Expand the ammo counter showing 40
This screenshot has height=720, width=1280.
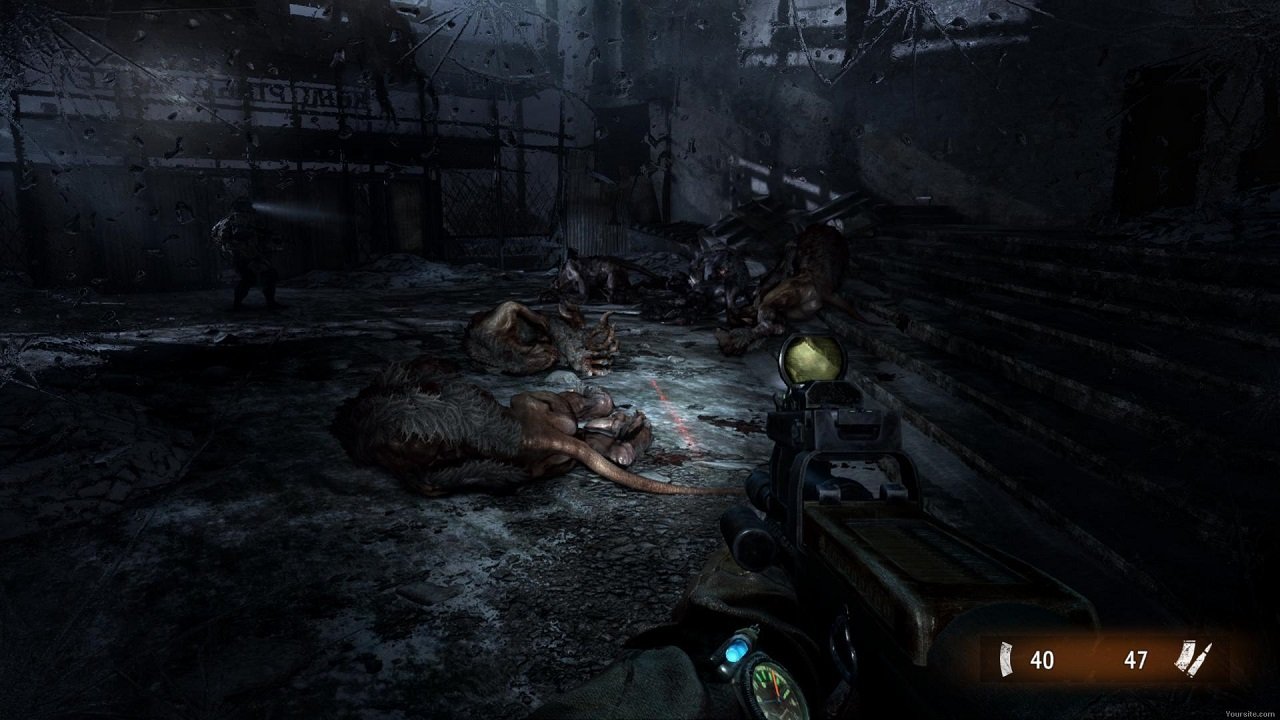click(1040, 656)
